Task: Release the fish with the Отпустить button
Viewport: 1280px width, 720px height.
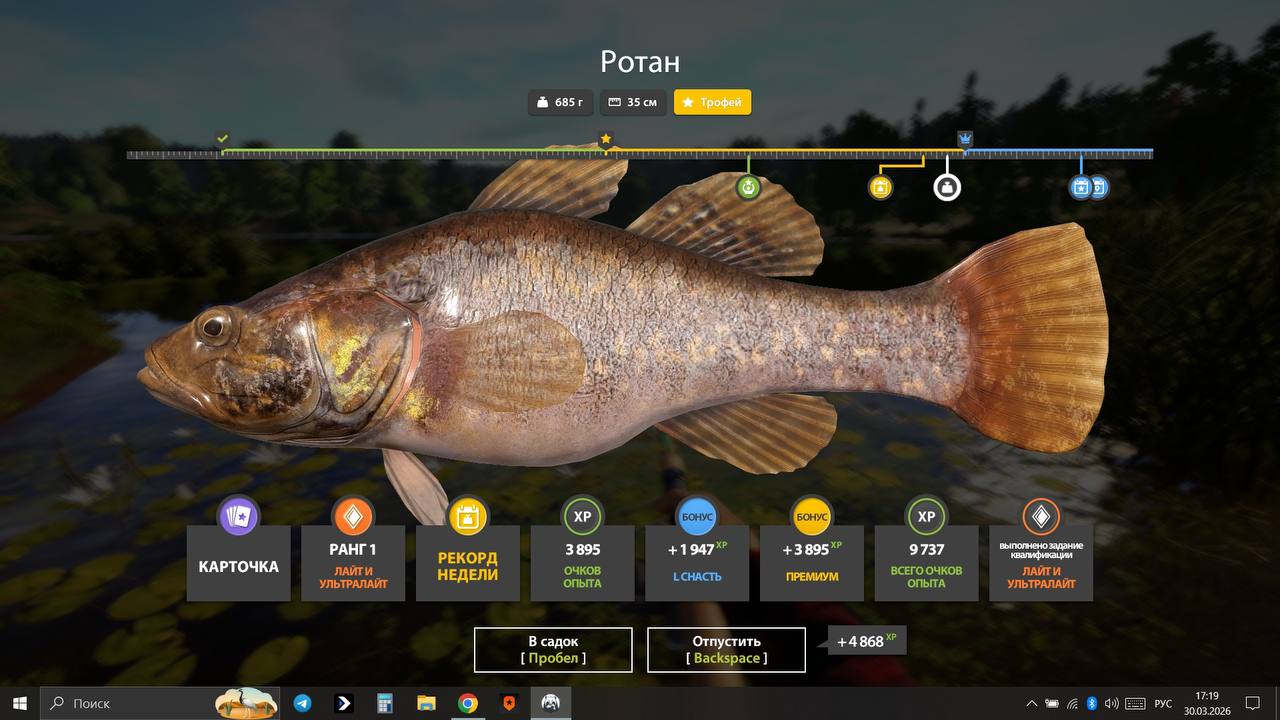Action: tap(726, 650)
